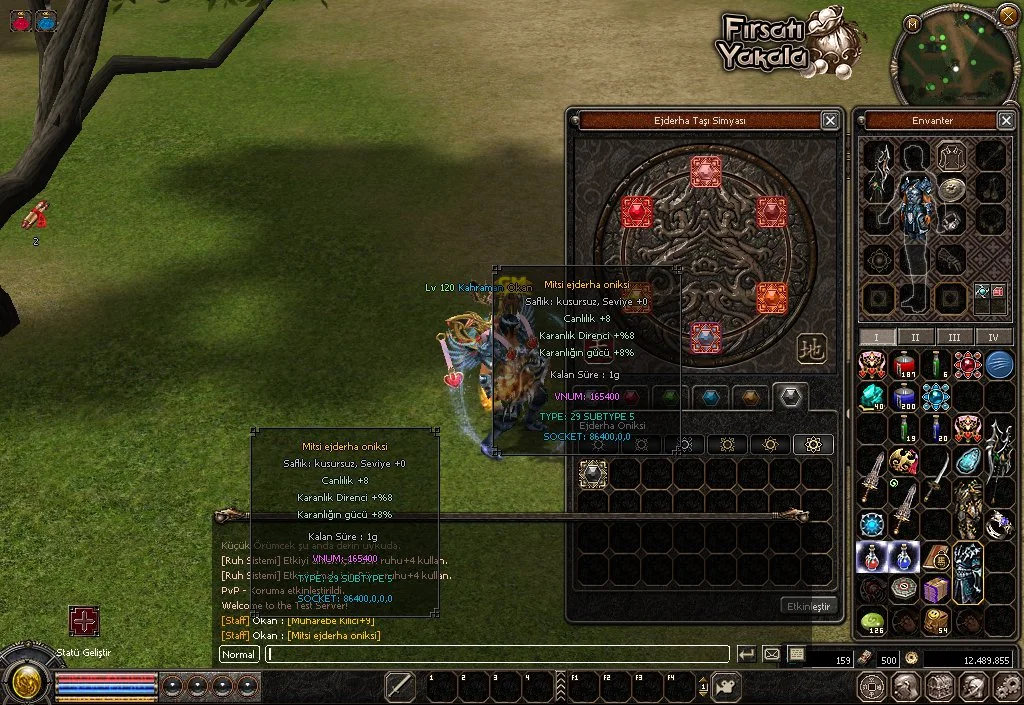Open the envelope mail button
This screenshot has width=1024, height=705.
[771, 654]
